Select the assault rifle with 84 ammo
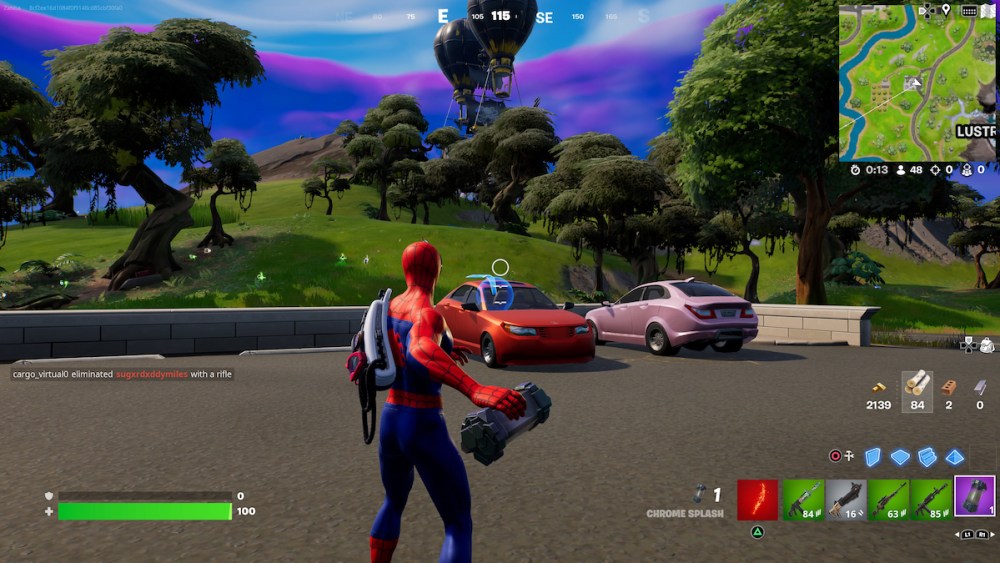 click(802, 499)
